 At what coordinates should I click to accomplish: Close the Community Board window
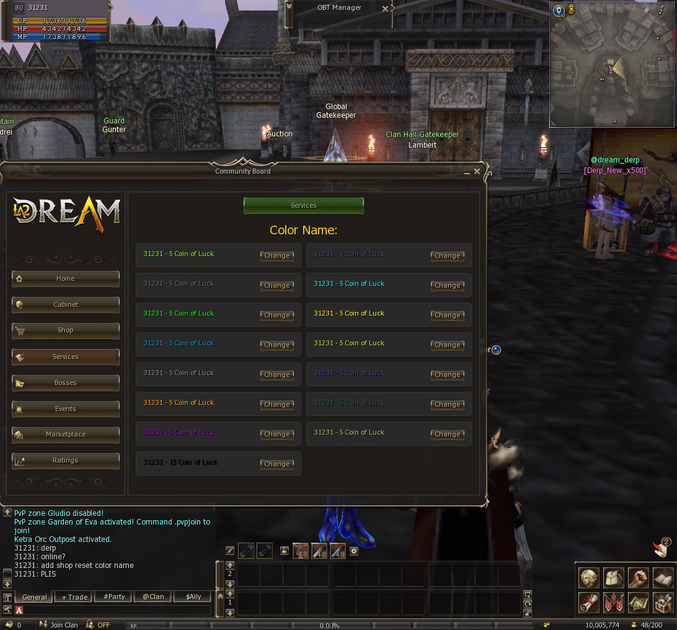[x=477, y=171]
